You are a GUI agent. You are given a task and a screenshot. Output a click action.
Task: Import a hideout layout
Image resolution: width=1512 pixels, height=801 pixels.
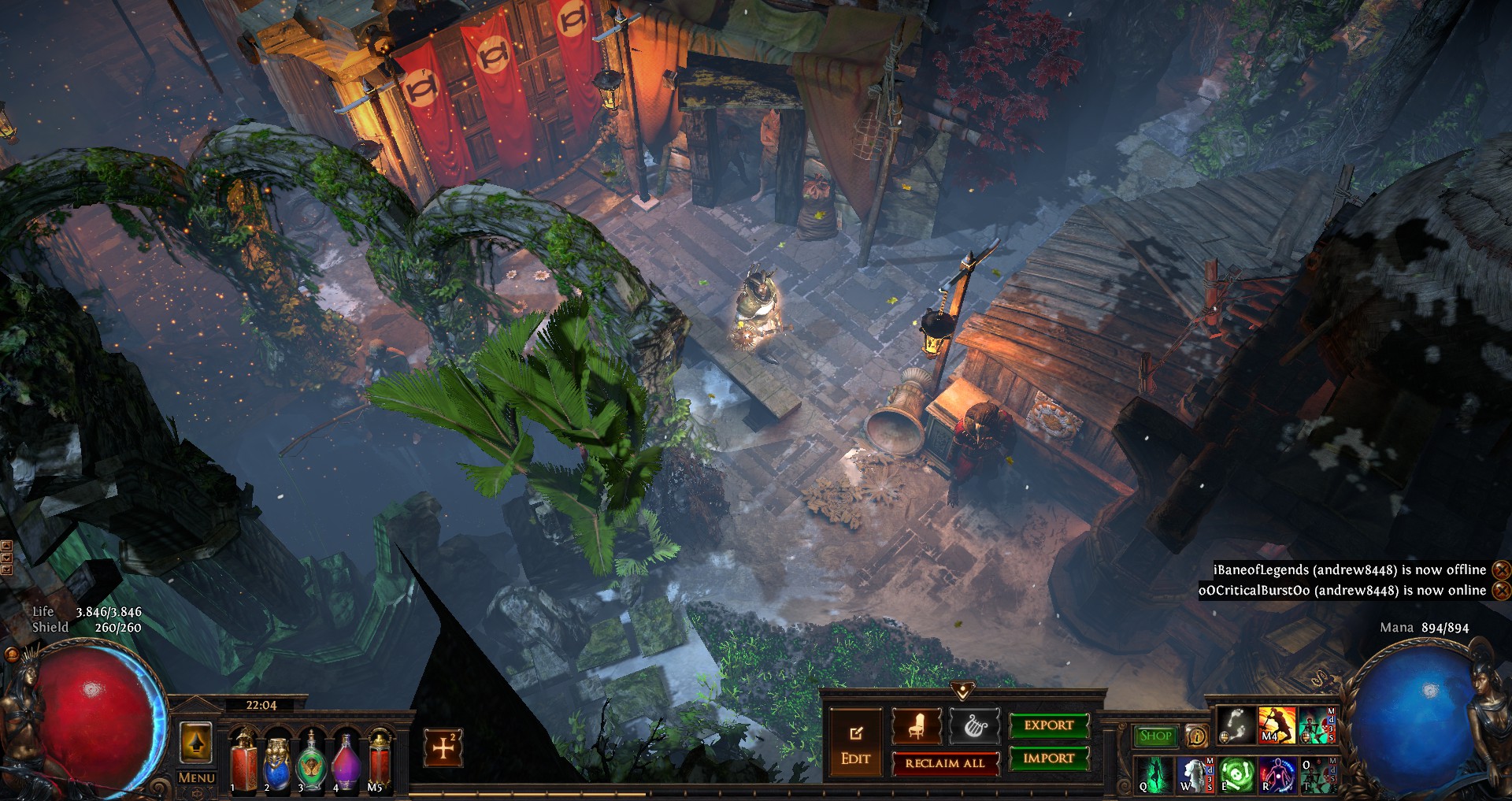(x=1049, y=758)
